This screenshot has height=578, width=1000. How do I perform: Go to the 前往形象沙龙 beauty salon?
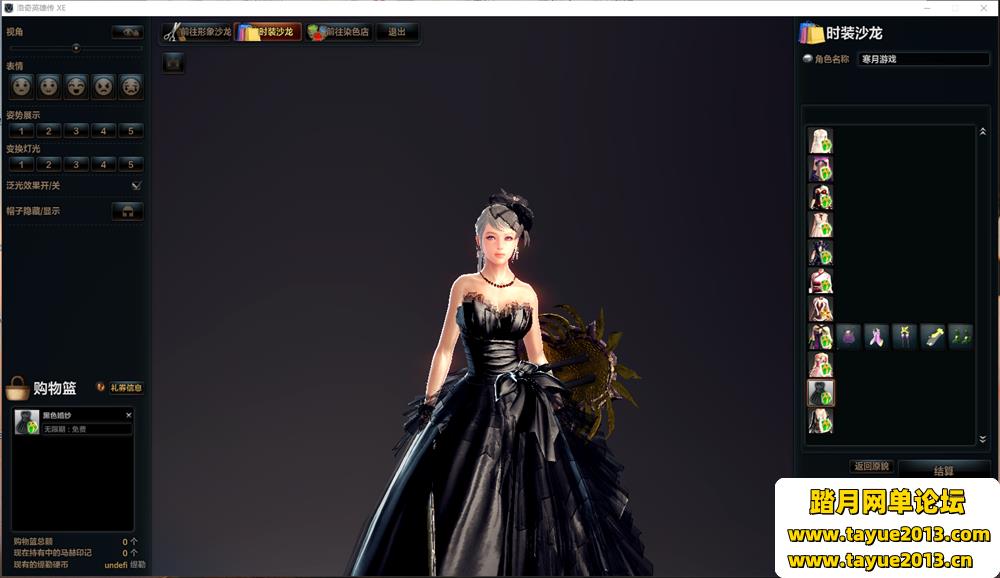point(197,32)
